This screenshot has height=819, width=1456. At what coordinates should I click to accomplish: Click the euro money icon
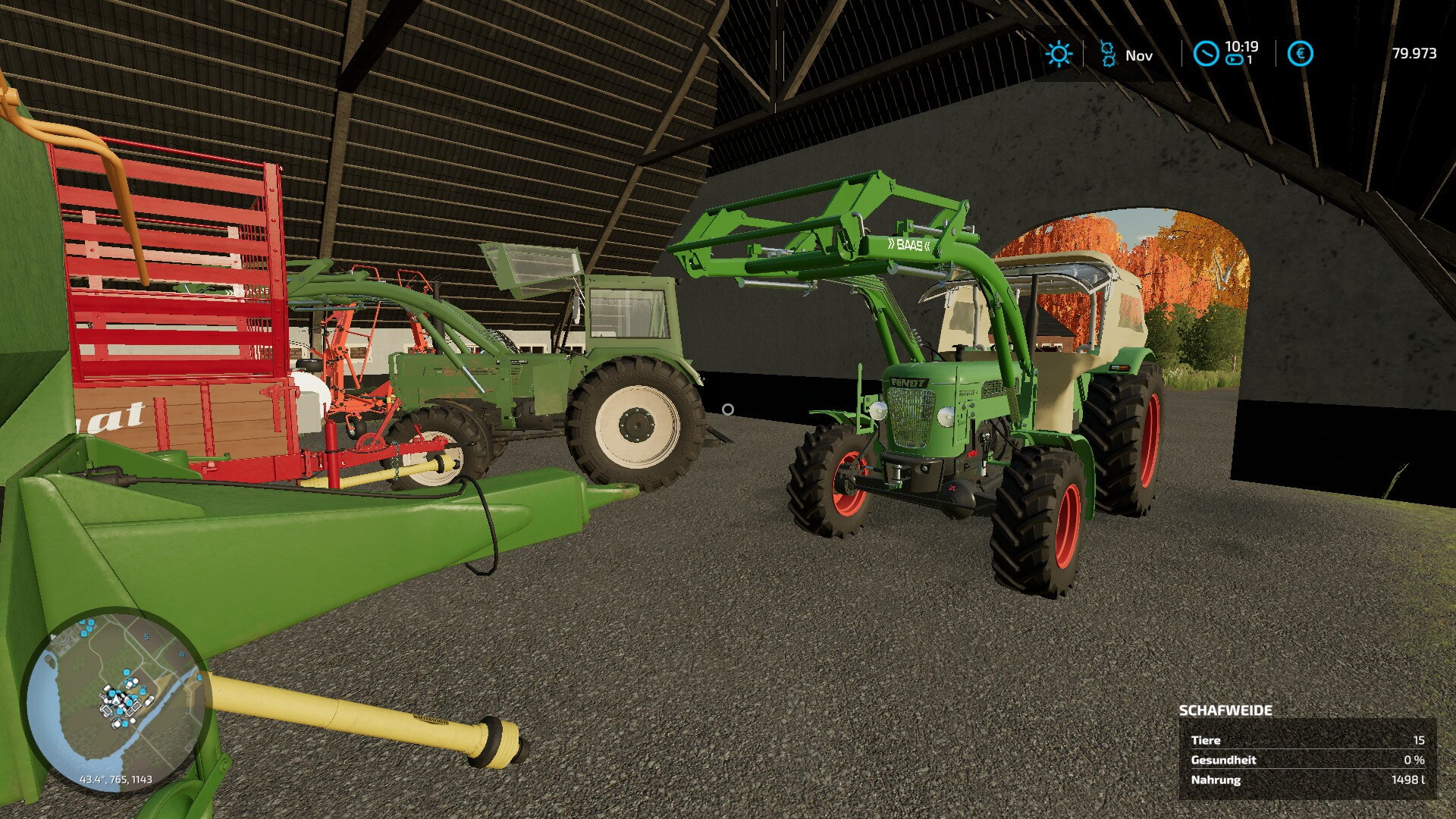click(1300, 54)
